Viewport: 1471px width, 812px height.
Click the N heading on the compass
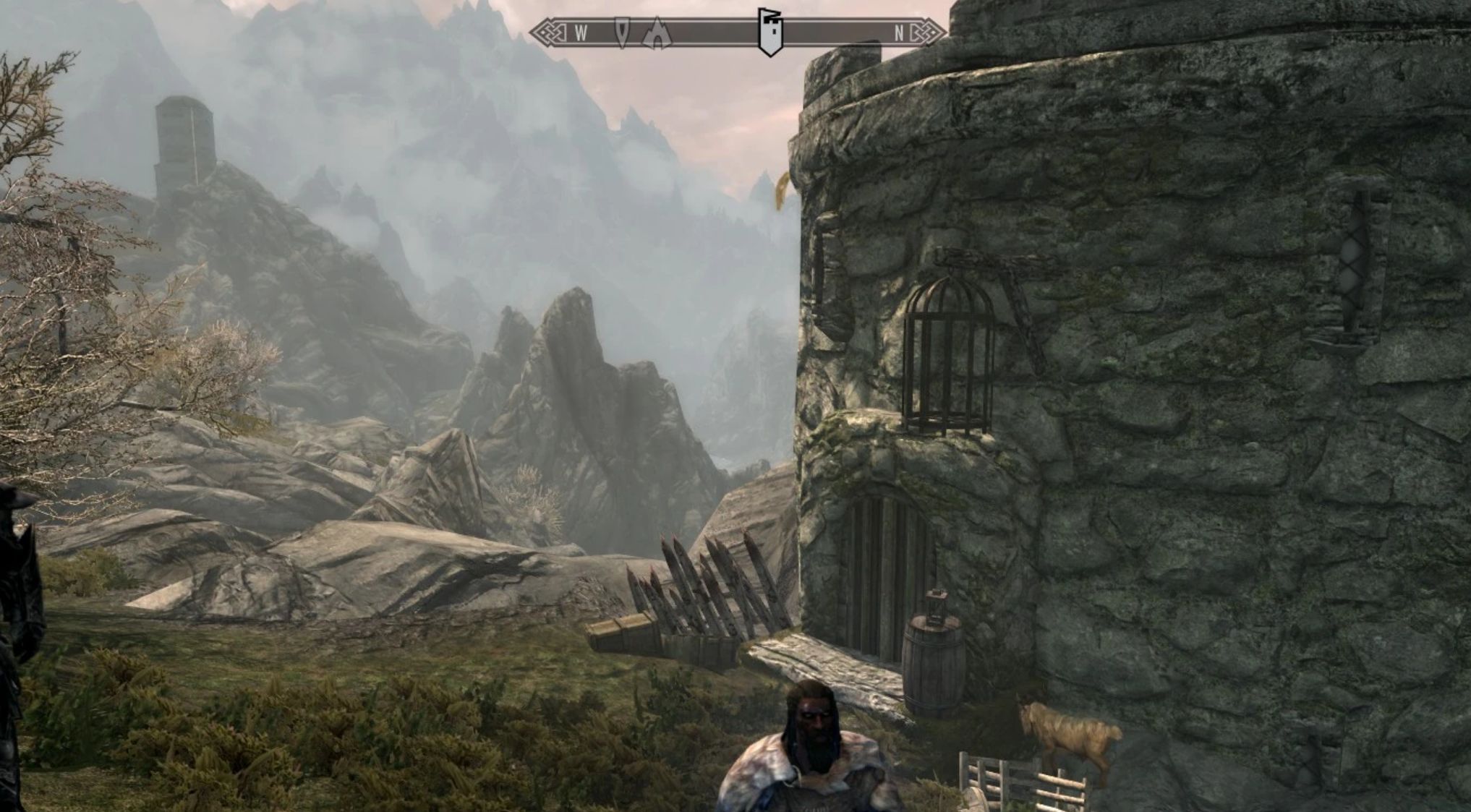click(899, 33)
